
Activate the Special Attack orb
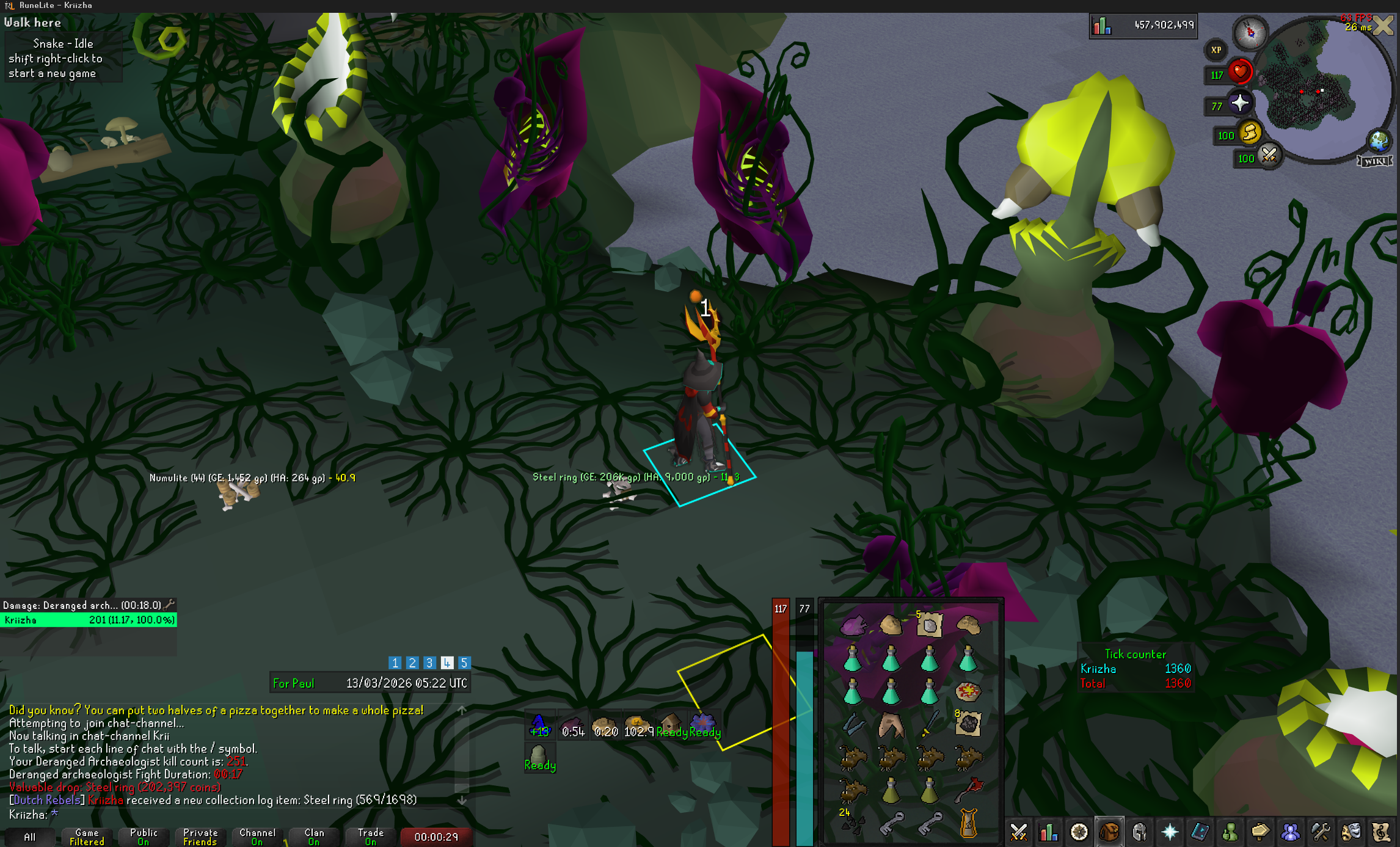pos(1269,156)
